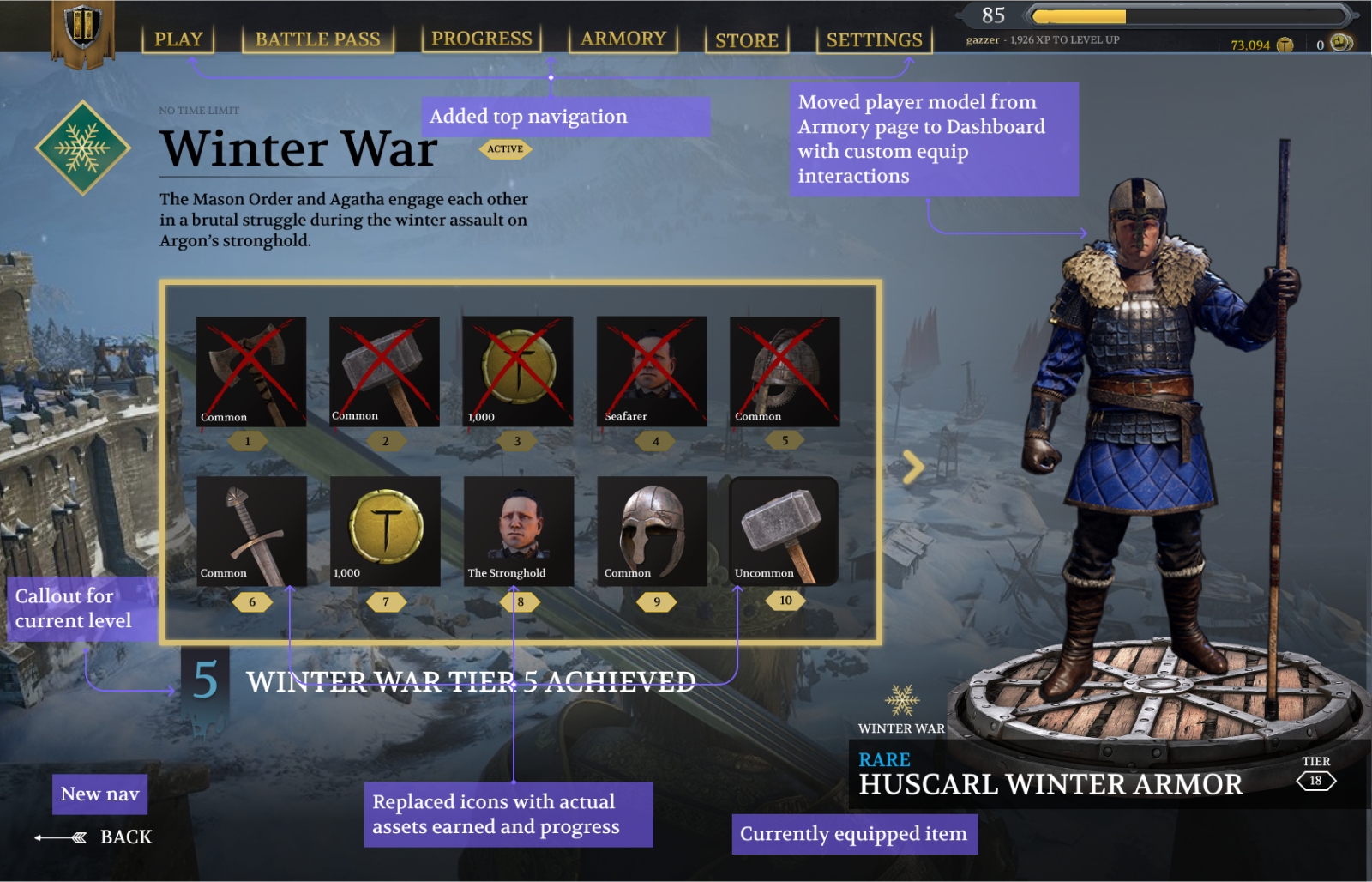This screenshot has width=1372, height=882.
Task: Go to the PROGRESS tab
Action: point(481,39)
